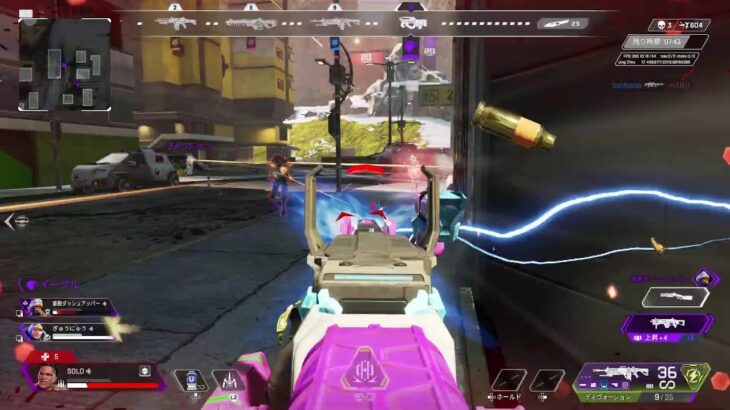
Task: Click your SOLO player portrait
Action: (x=47, y=378)
